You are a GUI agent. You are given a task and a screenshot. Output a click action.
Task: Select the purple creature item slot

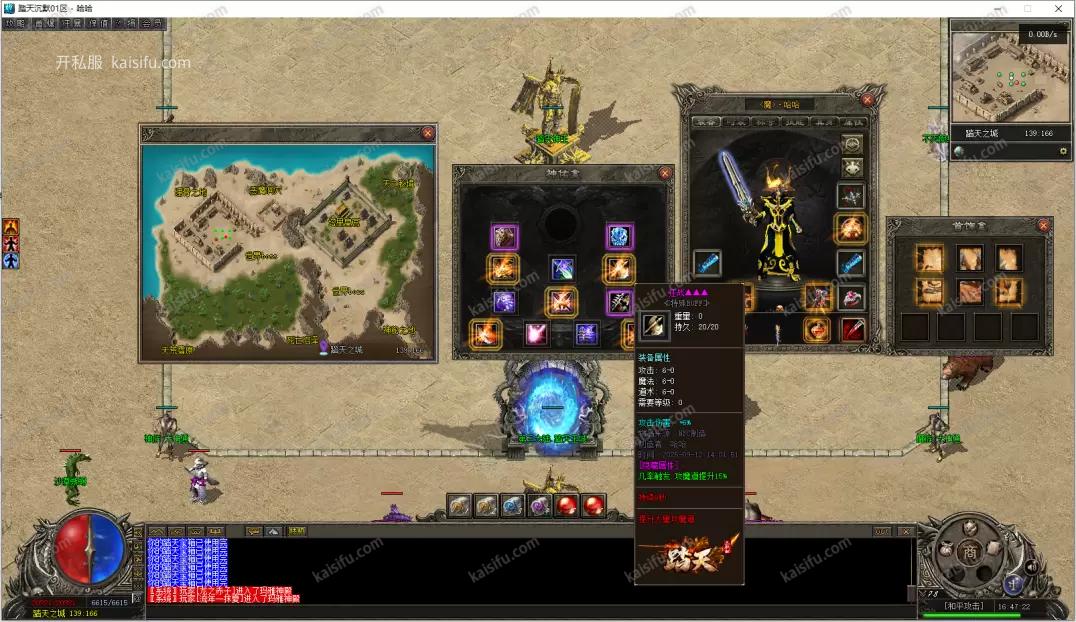coord(504,237)
